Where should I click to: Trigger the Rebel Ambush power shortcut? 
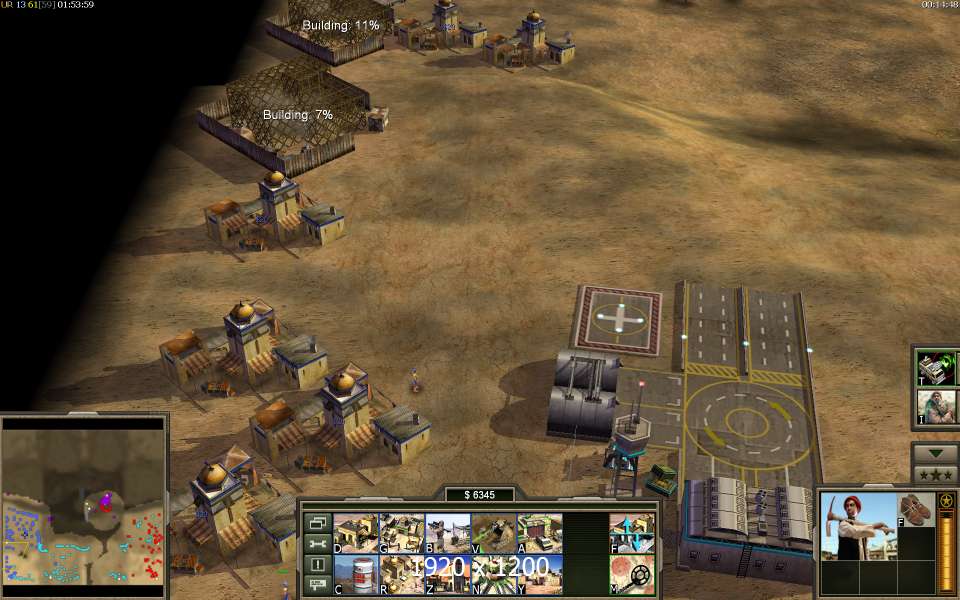point(937,407)
